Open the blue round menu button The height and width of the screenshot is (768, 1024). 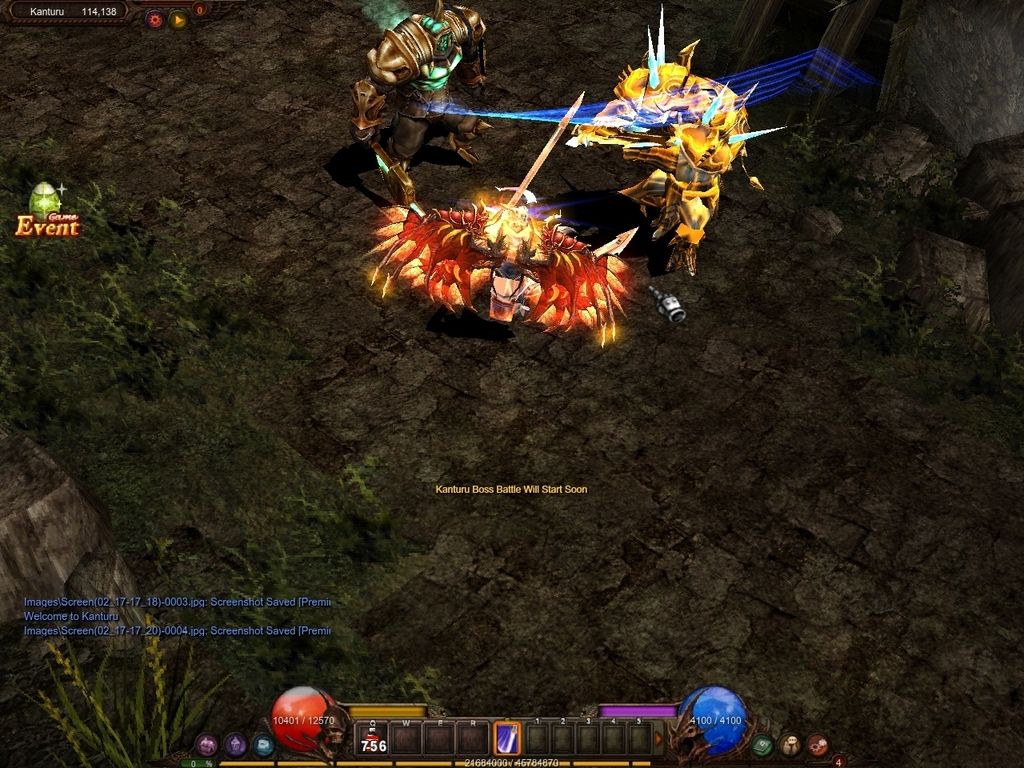263,744
